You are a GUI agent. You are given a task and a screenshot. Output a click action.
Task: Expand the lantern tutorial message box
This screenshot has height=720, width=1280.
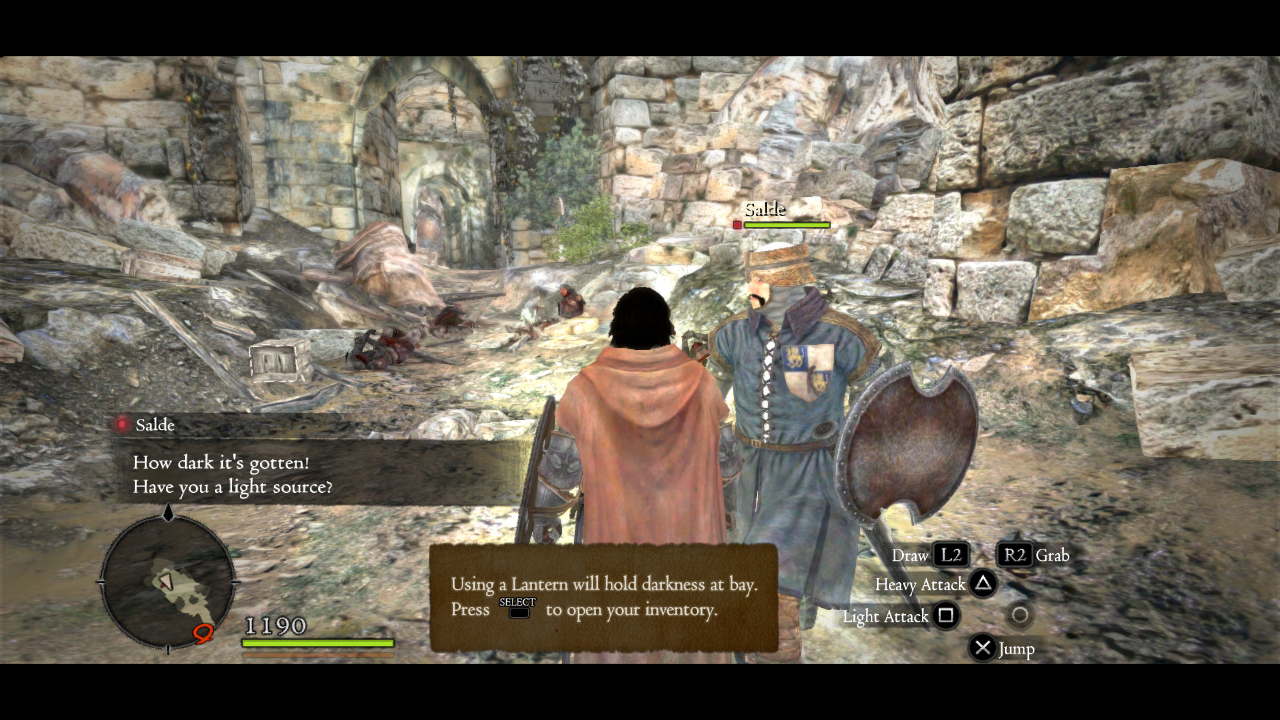coord(602,598)
